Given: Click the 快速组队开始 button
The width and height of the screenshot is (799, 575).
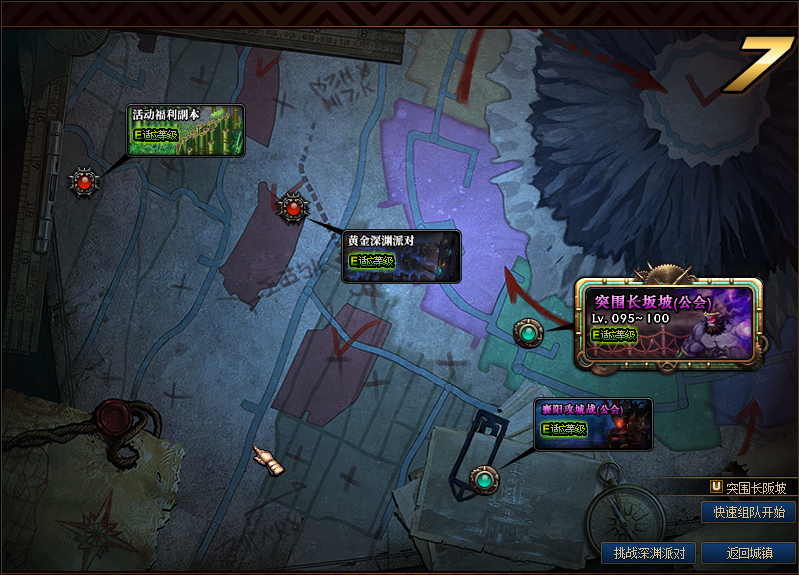Looking at the screenshot, I should click(x=749, y=512).
